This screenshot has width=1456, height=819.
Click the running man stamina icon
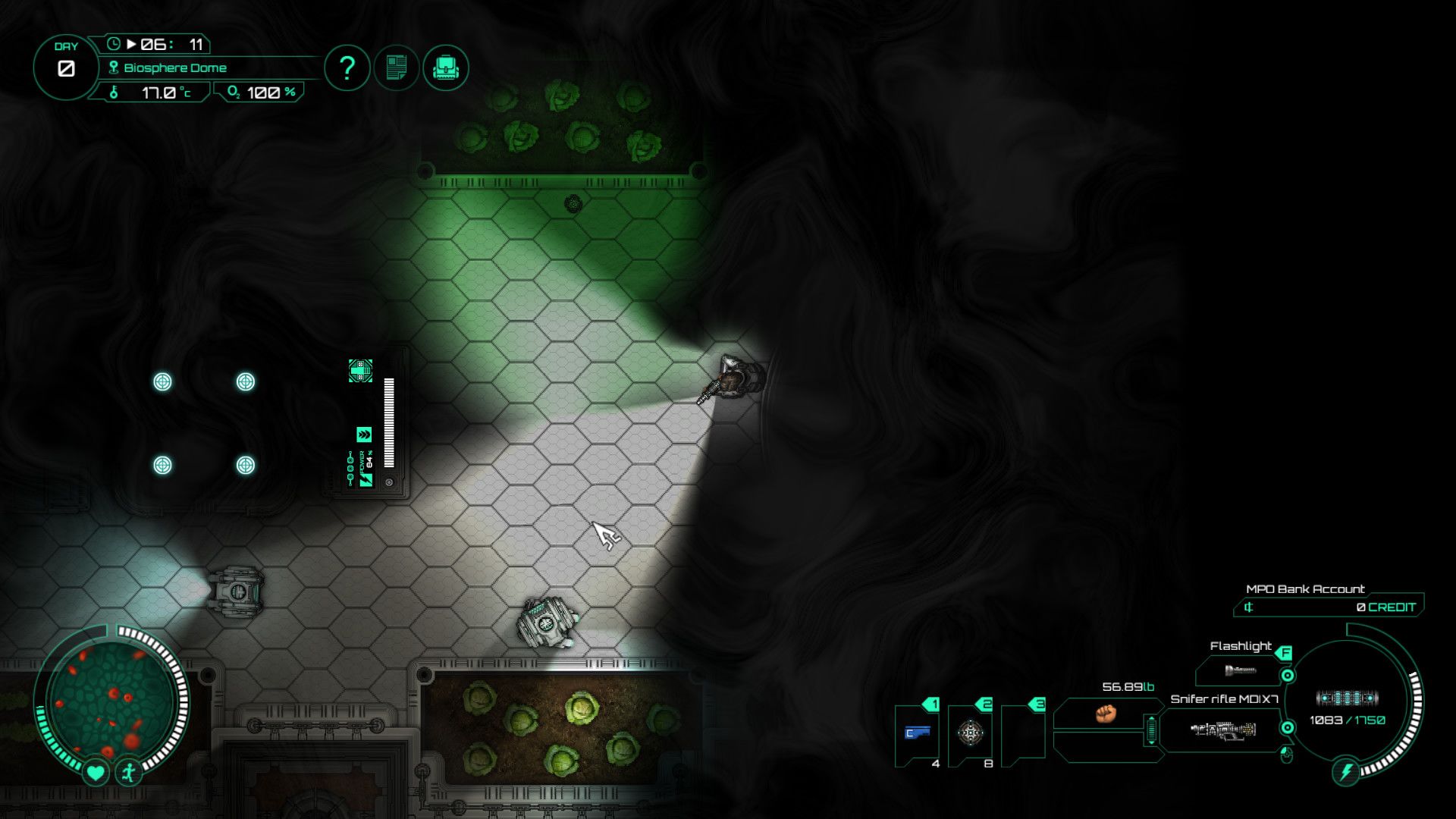(x=129, y=773)
